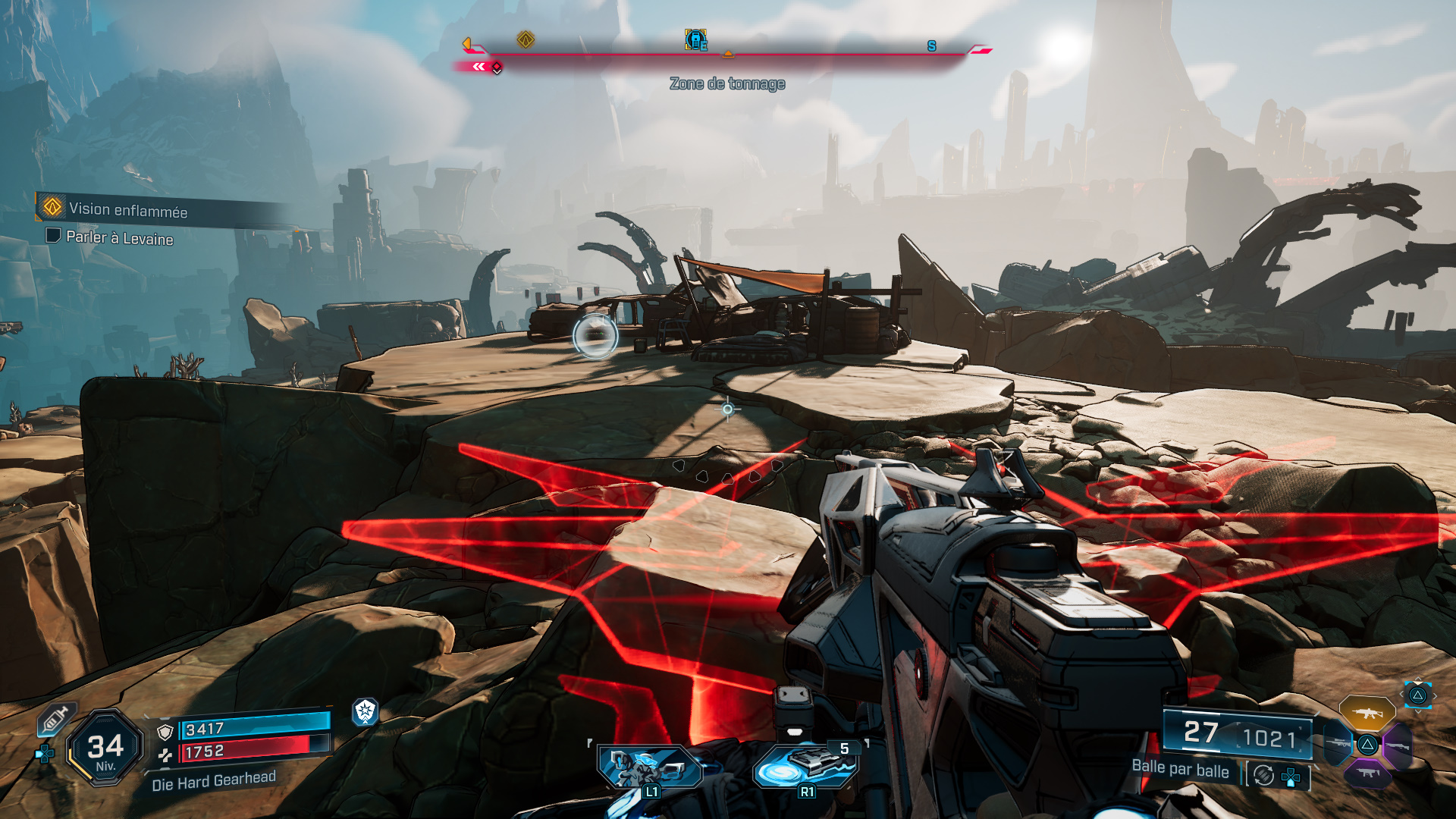Click the blue-framed selector above the weapon wheel
1456x819 pixels.
click(x=1417, y=695)
